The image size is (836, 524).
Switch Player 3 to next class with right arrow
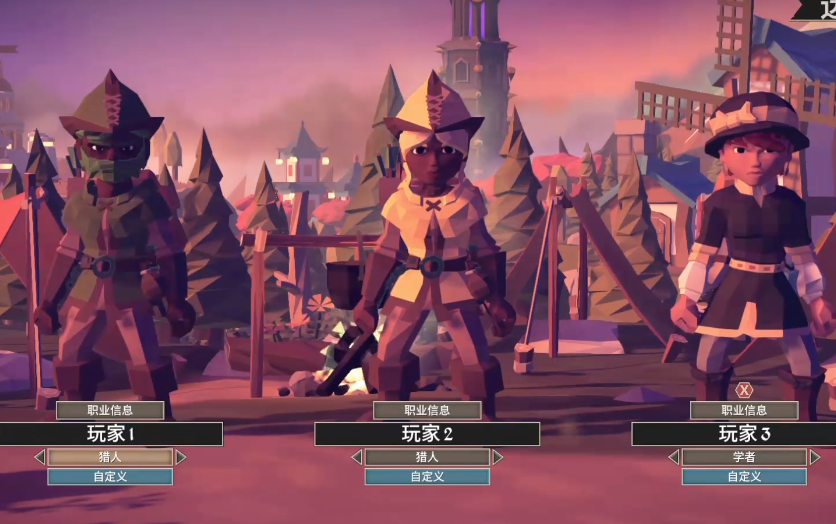[815, 457]
